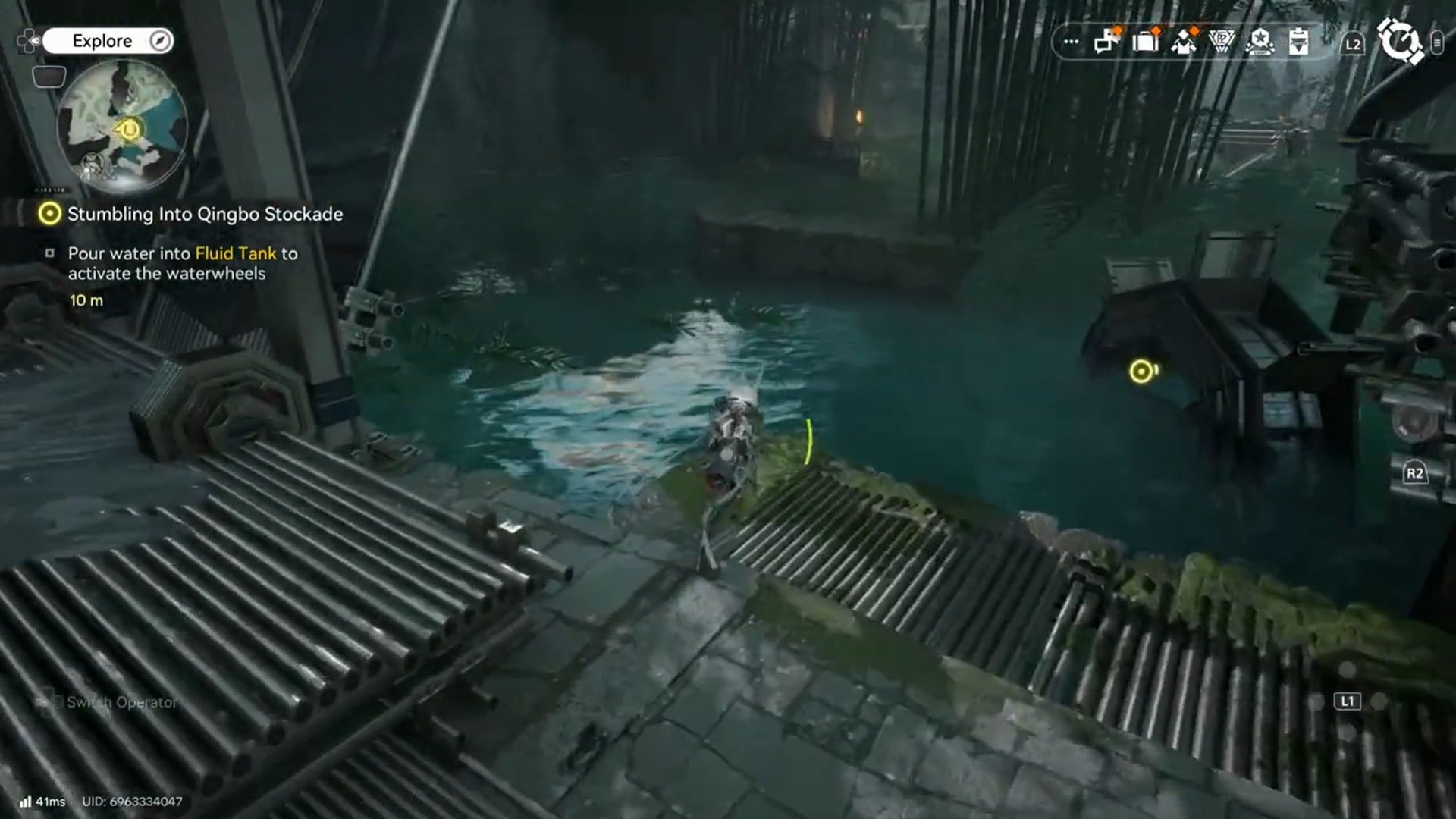This screenshot has height=819, width=1456.
Task: Click the Fluid Tank objective link
Action: pos(235,254)
